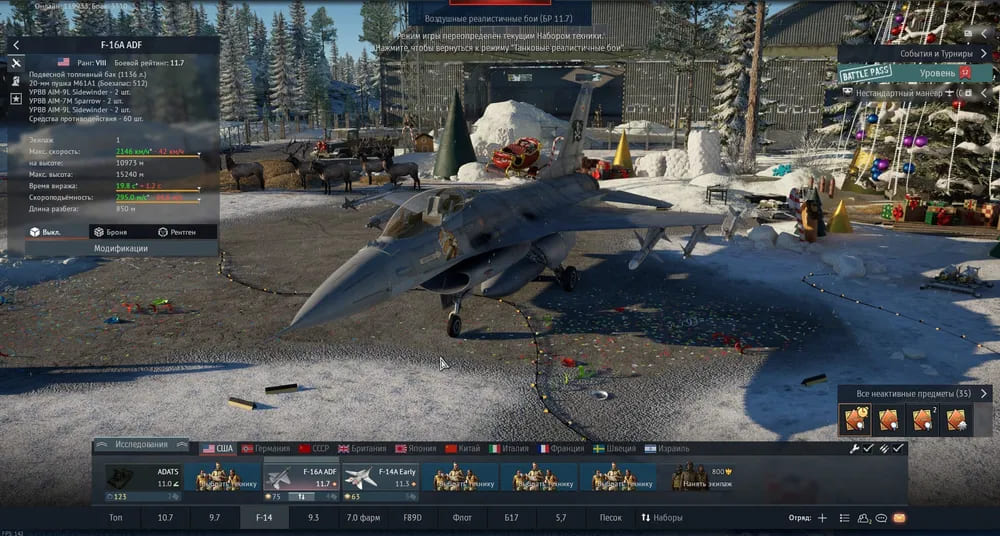Choose the 7.0 фарм preset

point(364,518)
